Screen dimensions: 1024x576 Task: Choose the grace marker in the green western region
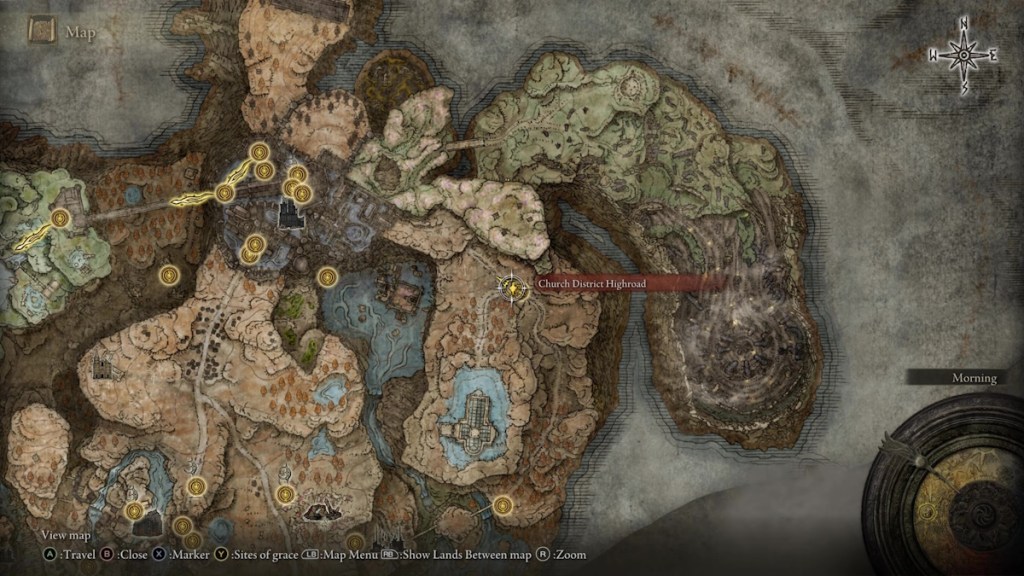[x=61, y=218]
